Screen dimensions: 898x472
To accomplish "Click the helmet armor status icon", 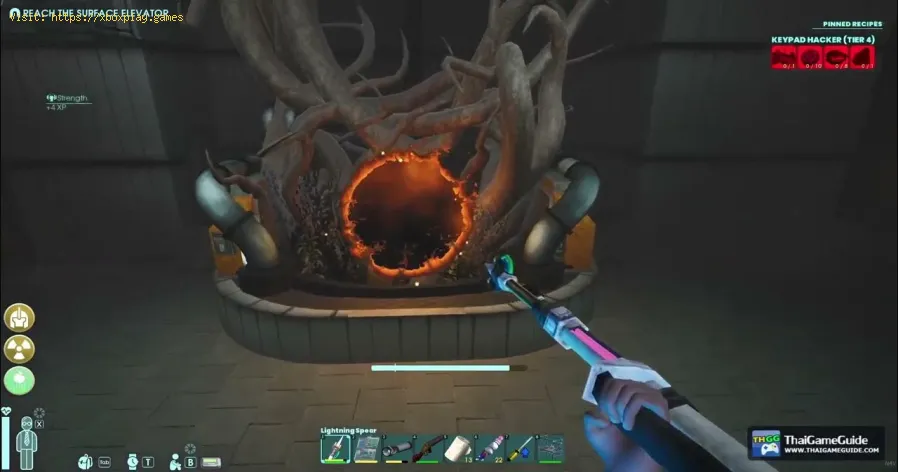I will pyautogui.click(x=20, y=318).
